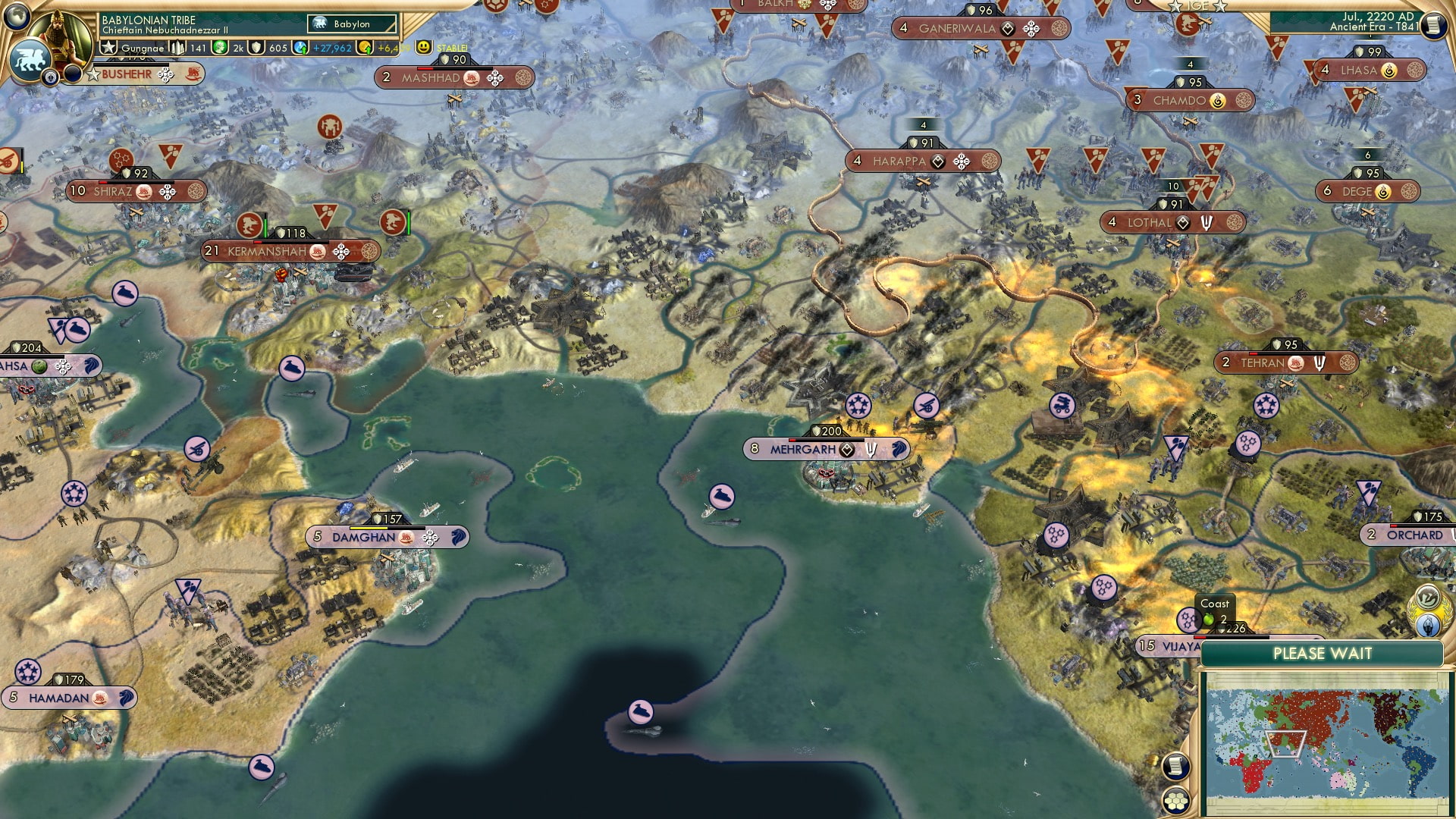Viewport: 1456px width, 819px height.
Task: Click the PLEASE WAIT button
Action: pos(1324,653)
